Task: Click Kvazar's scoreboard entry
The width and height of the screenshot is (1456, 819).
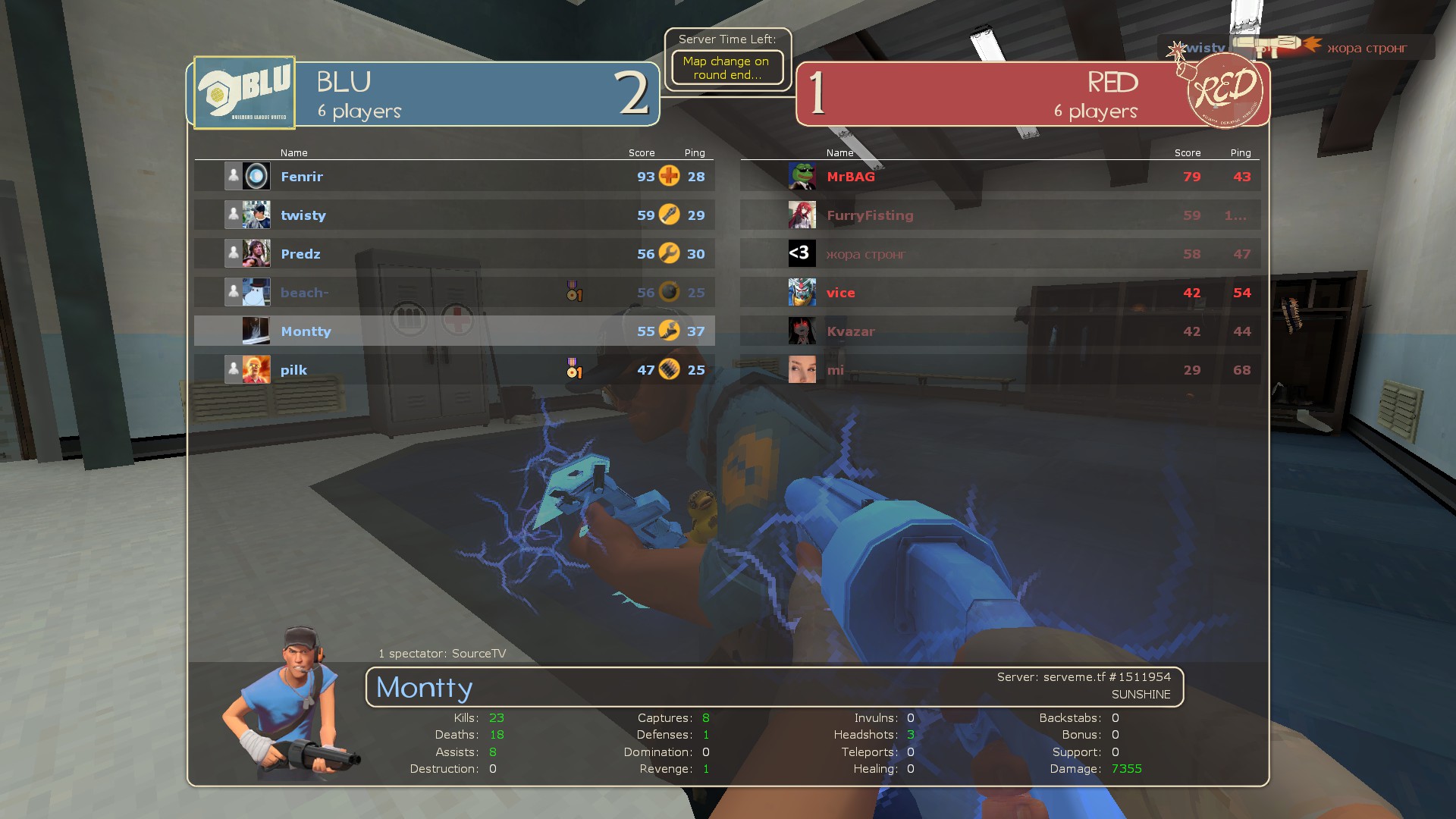Action: (x=999, y=331)
